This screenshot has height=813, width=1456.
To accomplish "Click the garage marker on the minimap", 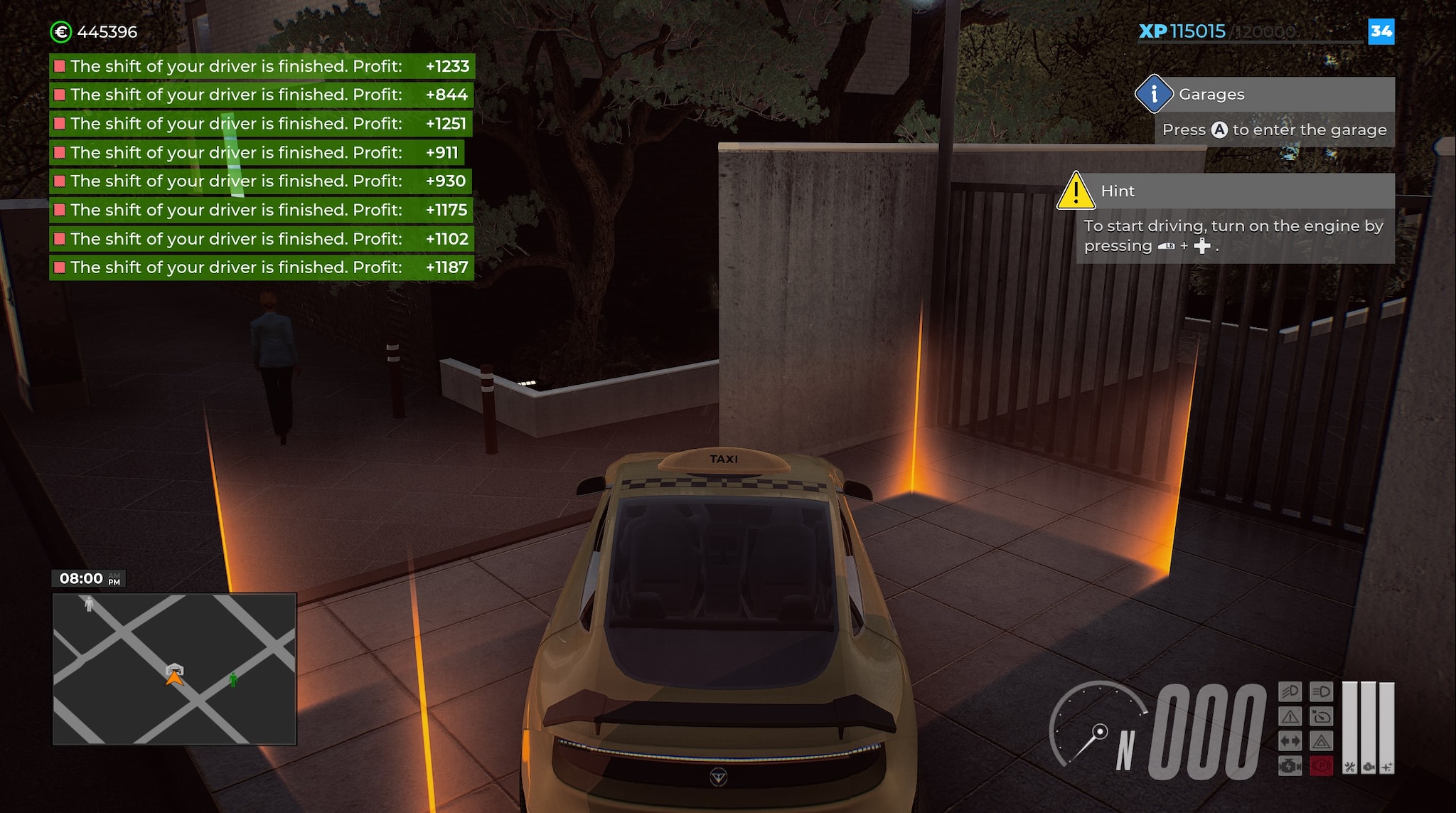I will (x=174, y=669).
